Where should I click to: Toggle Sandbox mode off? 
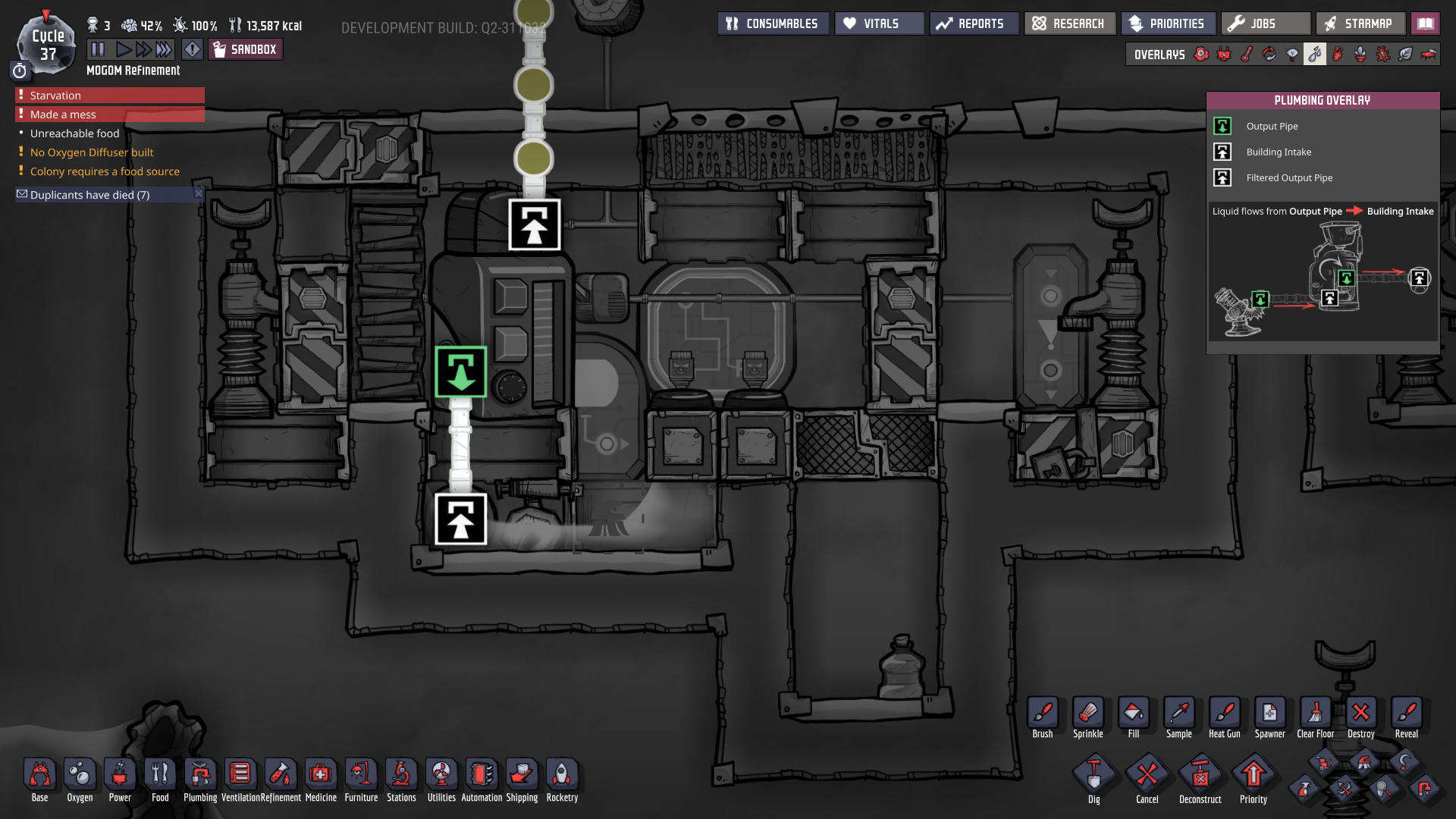click(245, 49)
